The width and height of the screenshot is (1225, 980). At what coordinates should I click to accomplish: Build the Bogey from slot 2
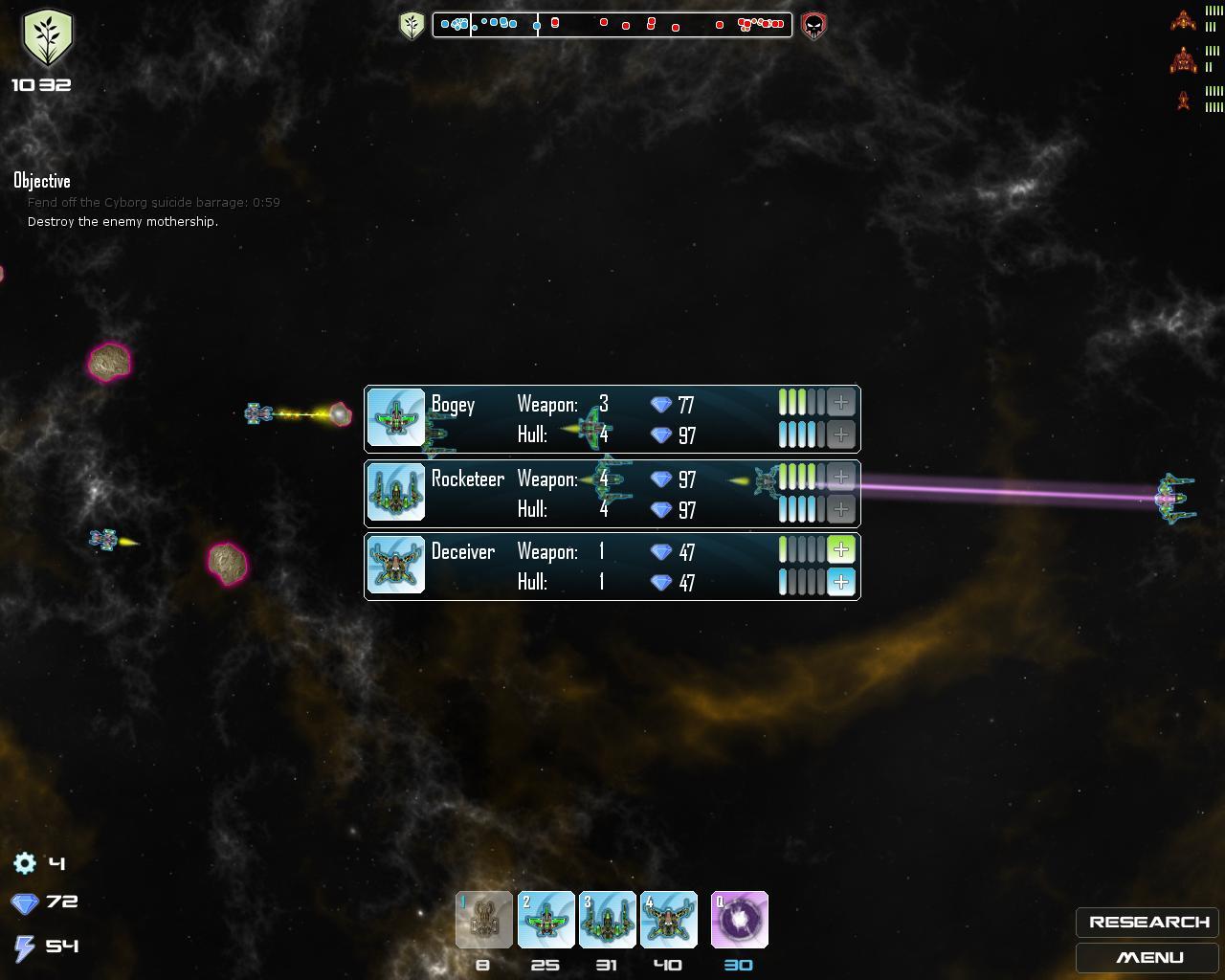[x=546, y=920]
